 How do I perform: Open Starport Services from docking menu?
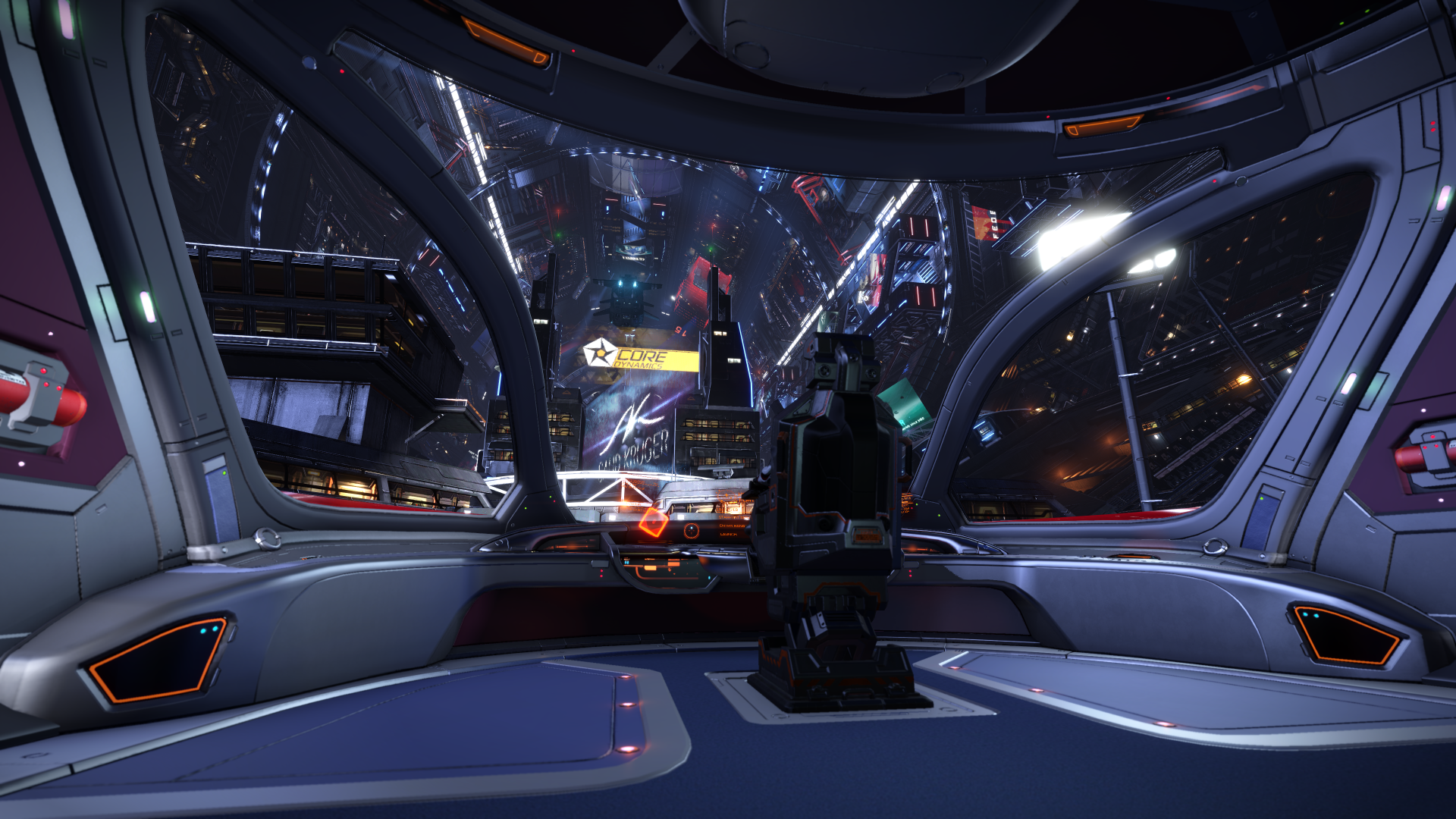pos(733,517)
